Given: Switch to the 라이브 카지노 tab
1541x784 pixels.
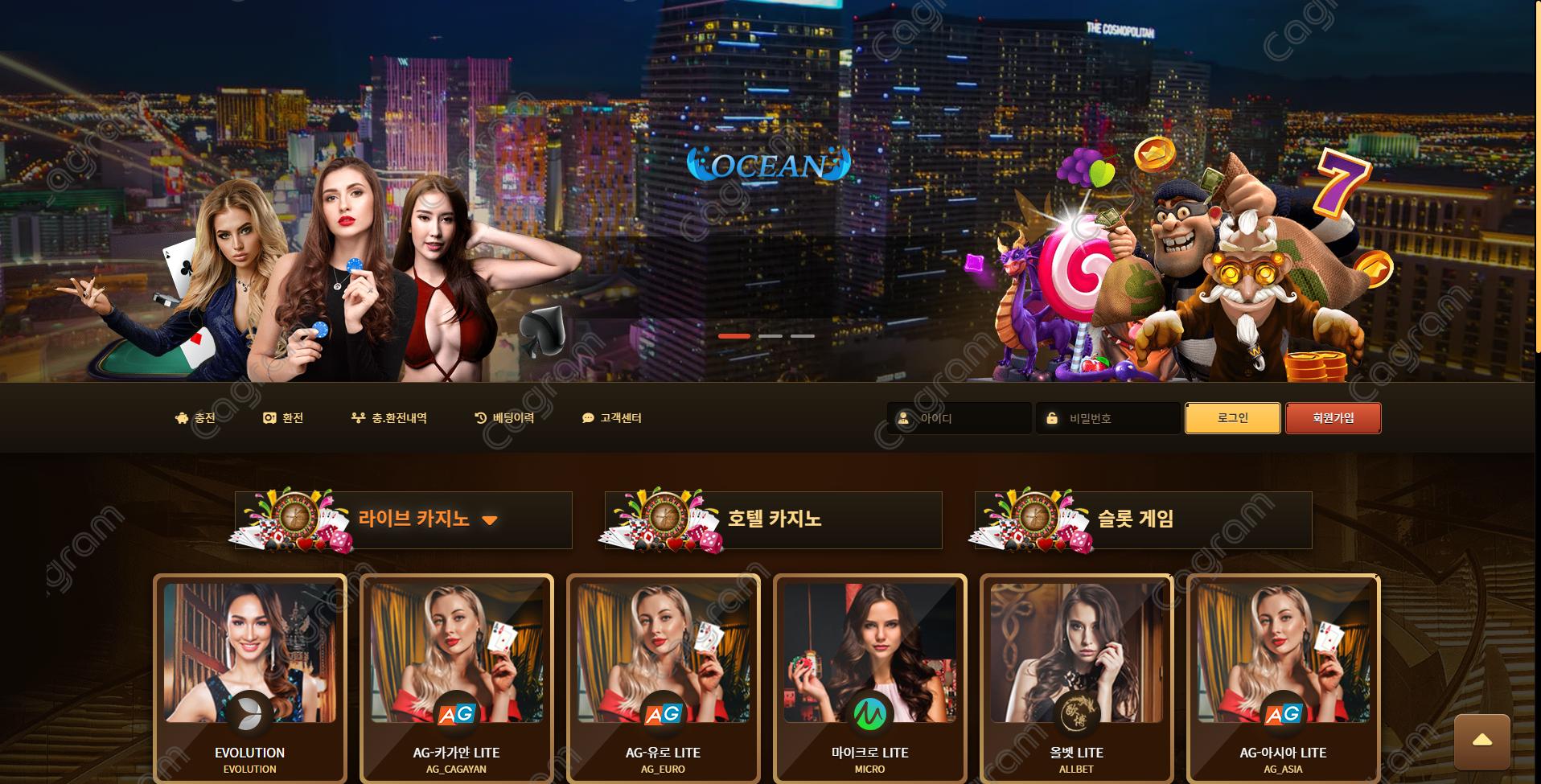Looking at the screenshot, I should (414, 519).
